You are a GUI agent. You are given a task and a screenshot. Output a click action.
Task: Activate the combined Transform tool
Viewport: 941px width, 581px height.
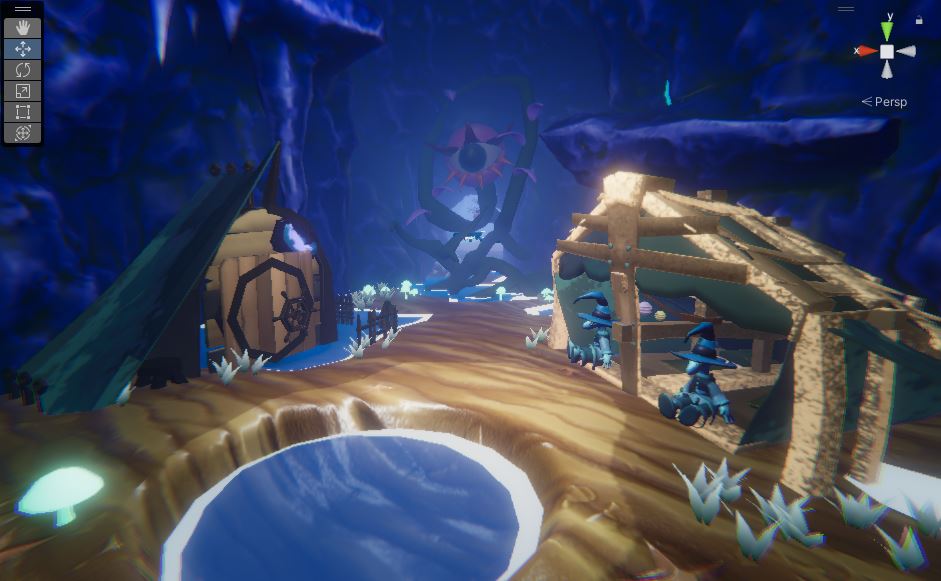point(23,133)
